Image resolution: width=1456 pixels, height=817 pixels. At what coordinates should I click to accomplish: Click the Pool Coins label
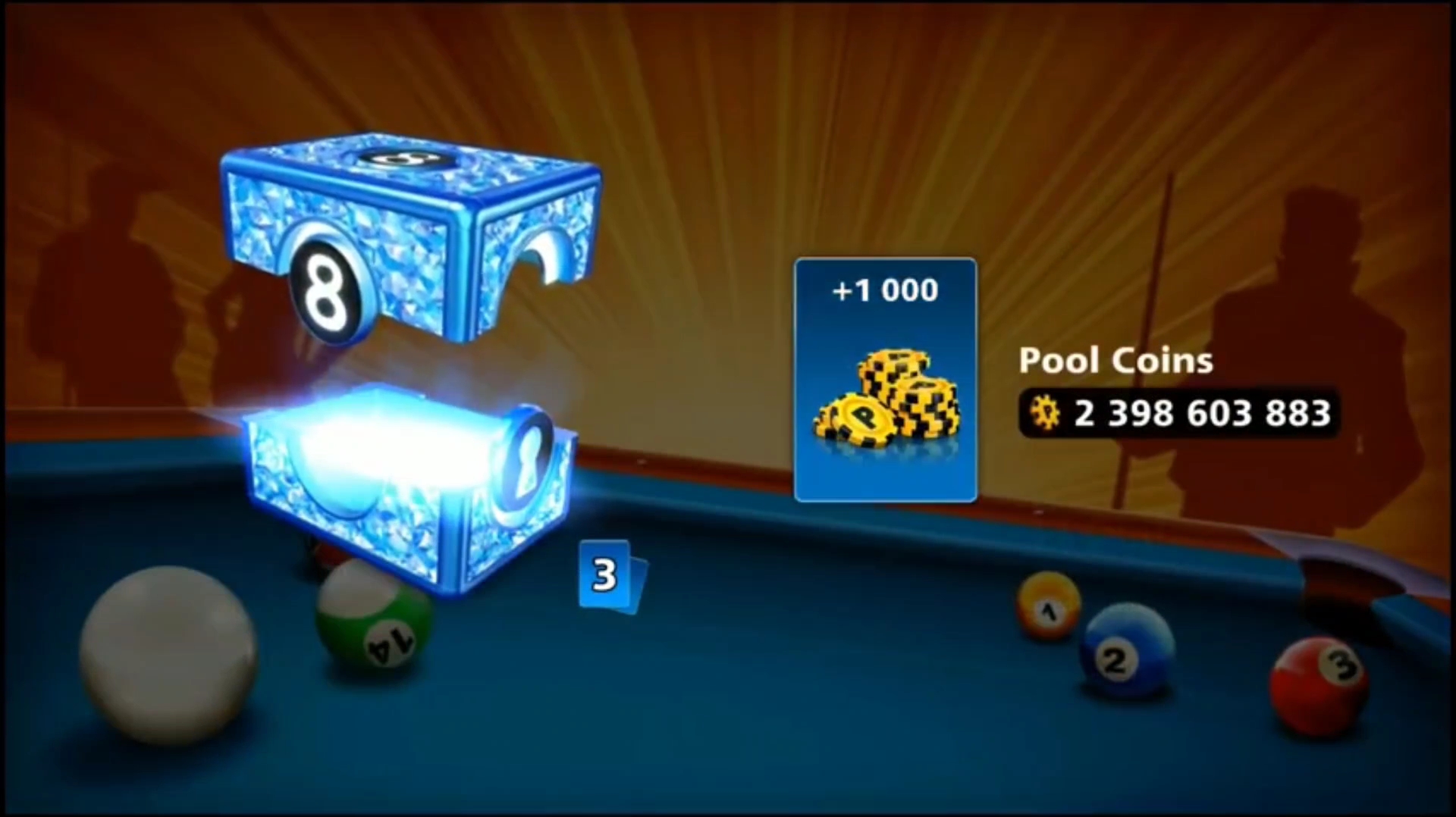tap(1116, 360)
